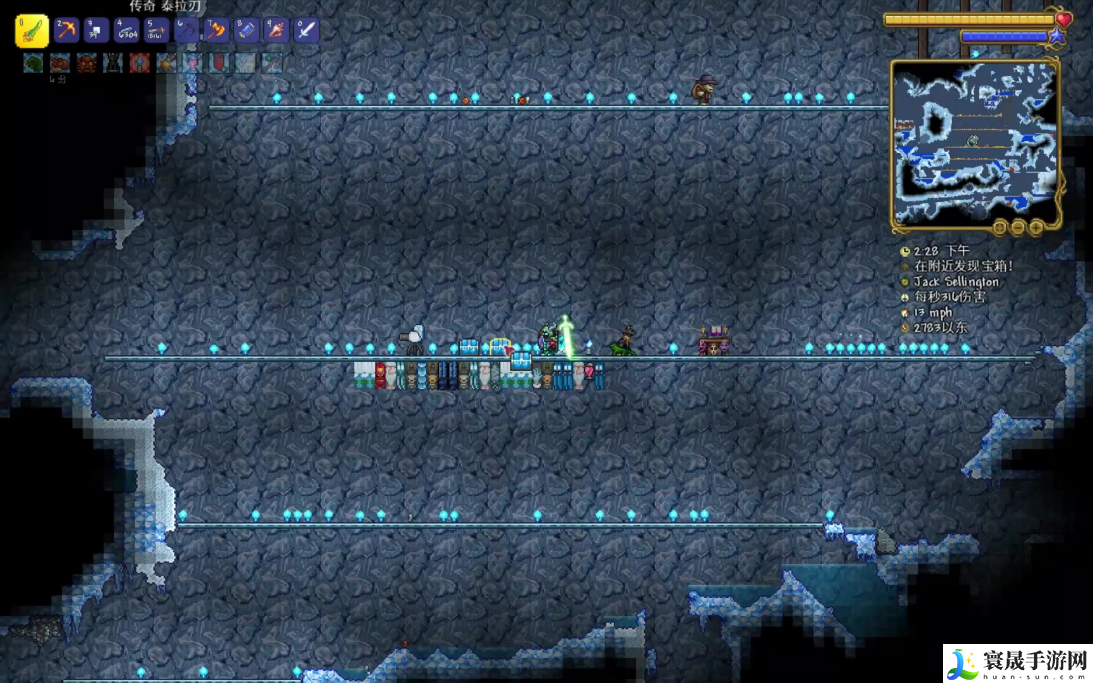Use the magic conch shell in slot 9
The width and height of the screenshot is (1093, 683).
click(x=276, y=30)
